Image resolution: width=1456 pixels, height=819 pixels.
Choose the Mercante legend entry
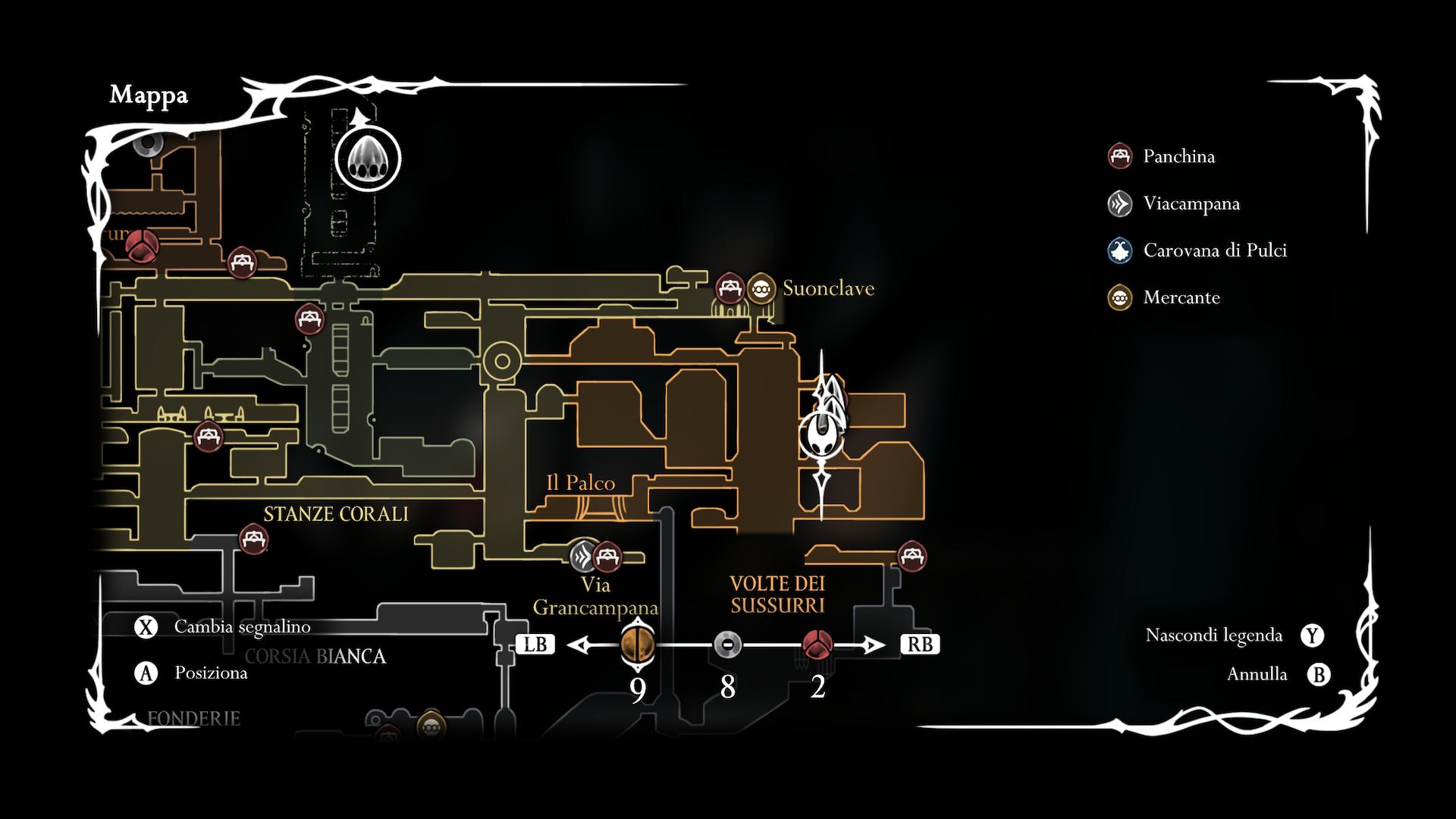pos(1181,297)
